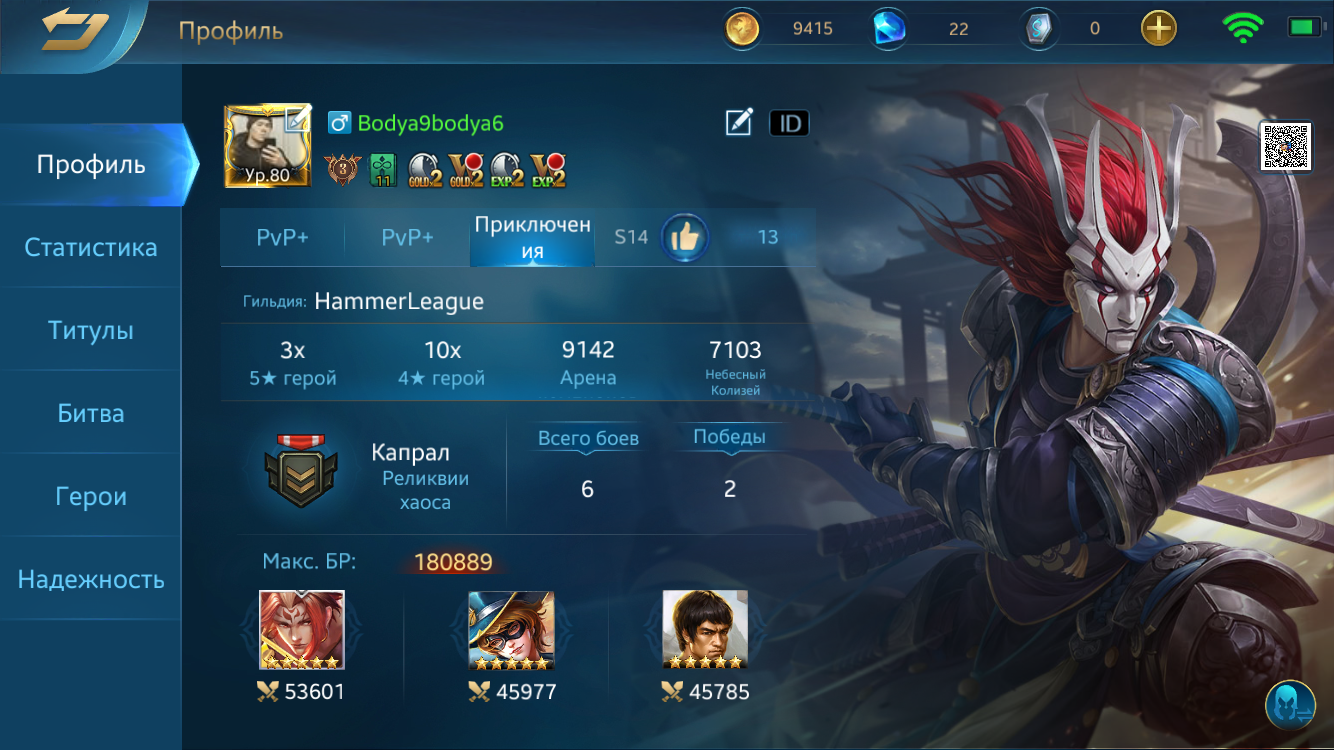The height and width of the screenshot is (750, 1334).
Task: Select the Надежность sidebar entry
Action: (x=91, y=577)
